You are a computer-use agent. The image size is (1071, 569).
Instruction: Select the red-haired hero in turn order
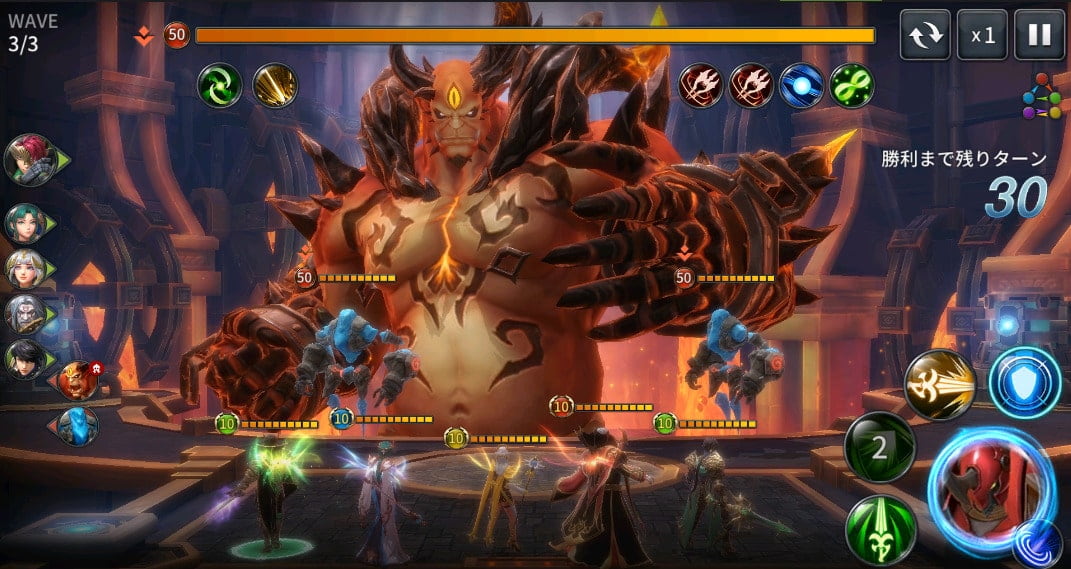[30, 159]
